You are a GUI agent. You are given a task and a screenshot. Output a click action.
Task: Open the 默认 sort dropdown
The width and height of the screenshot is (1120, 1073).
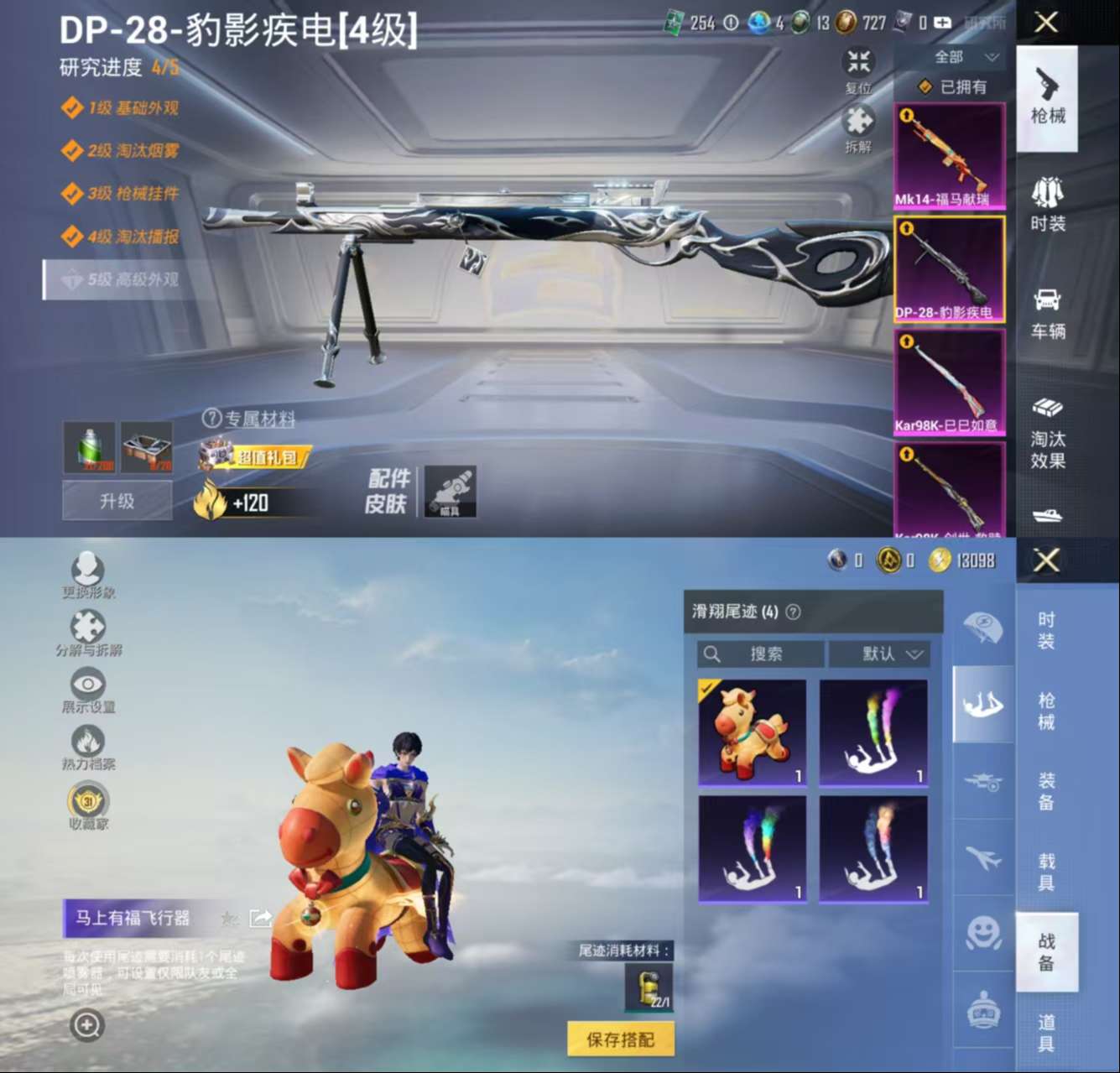tap(879, 654)
